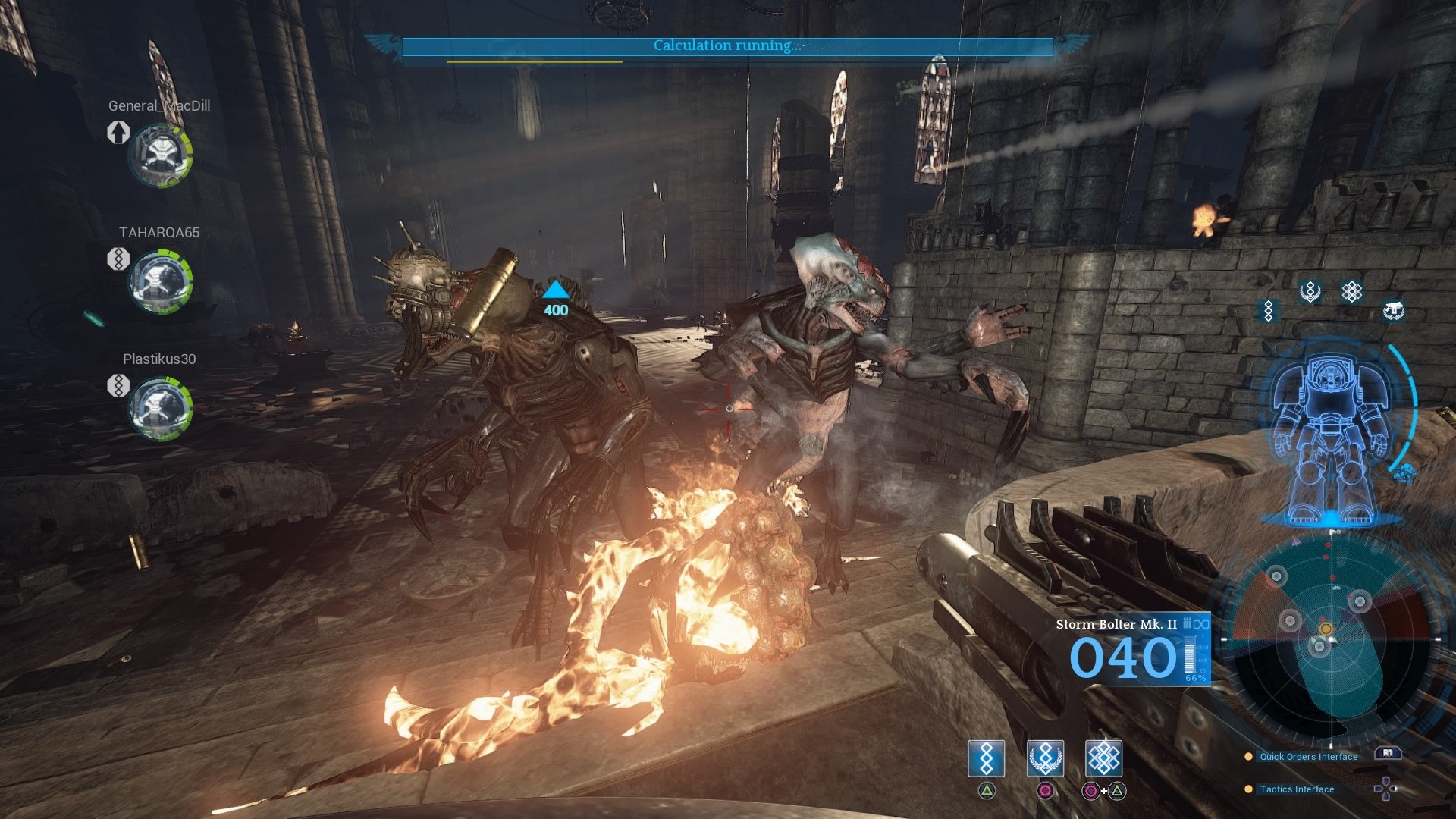Toggle TAHARQA65's gene-seed status marker
The image size is (1456, 819).
coord(118,260)
